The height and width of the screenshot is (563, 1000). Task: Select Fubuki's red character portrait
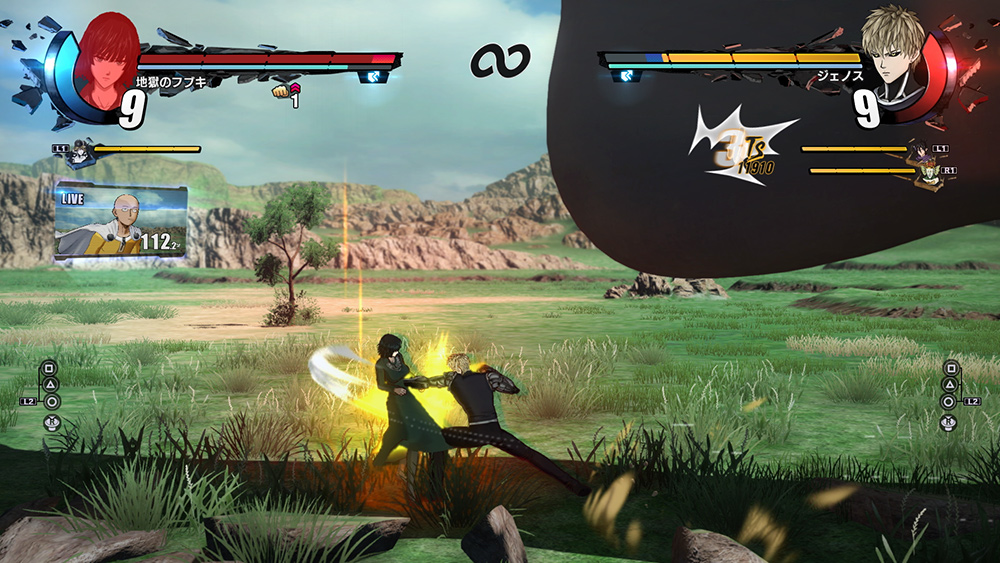106,60
